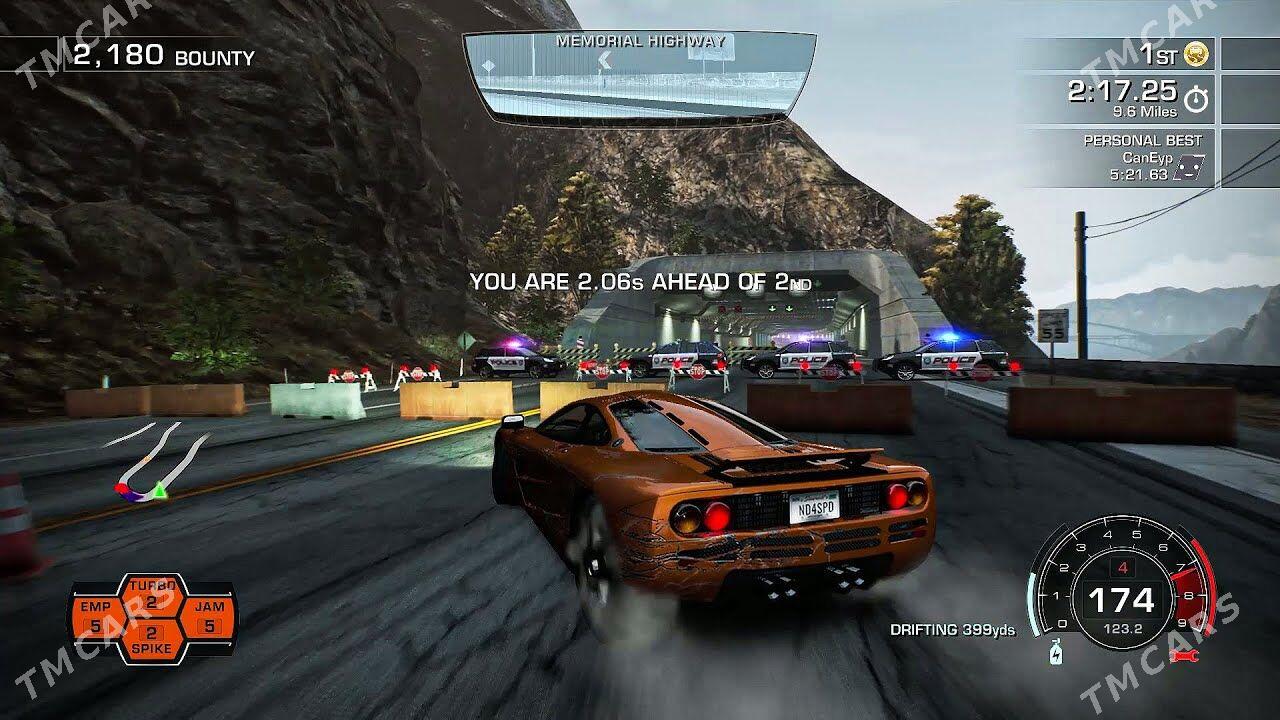Click the 9.6 Miles distance text
The height and width of the screenshot is (720, 1280).
(1145, 111)
